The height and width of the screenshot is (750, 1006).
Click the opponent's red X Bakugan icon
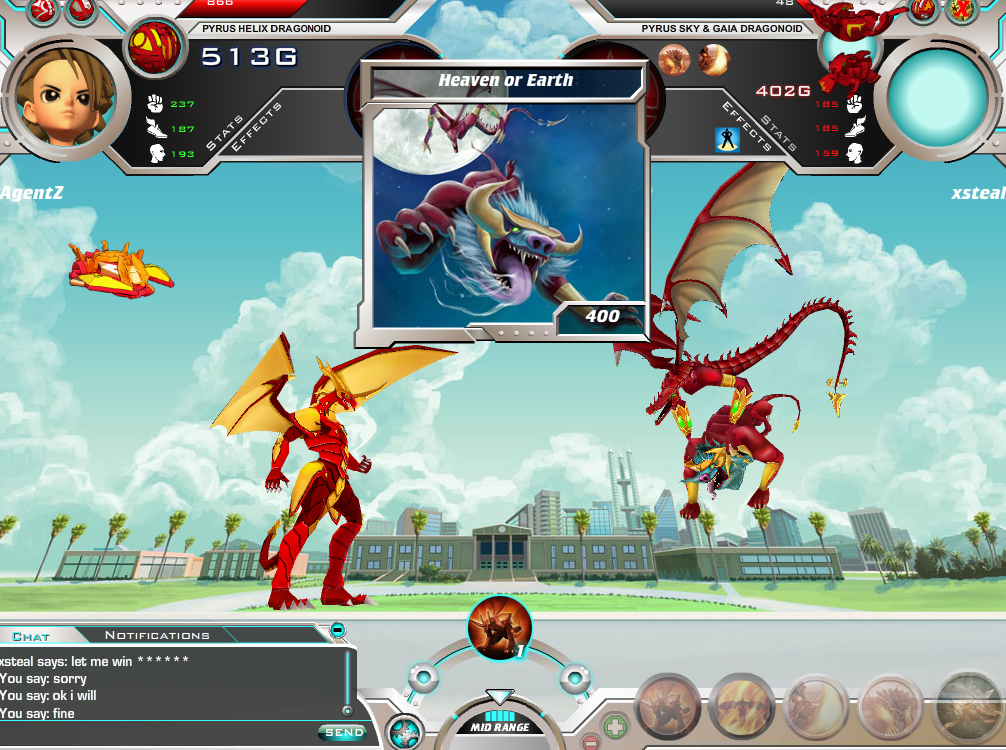[964, 10]
